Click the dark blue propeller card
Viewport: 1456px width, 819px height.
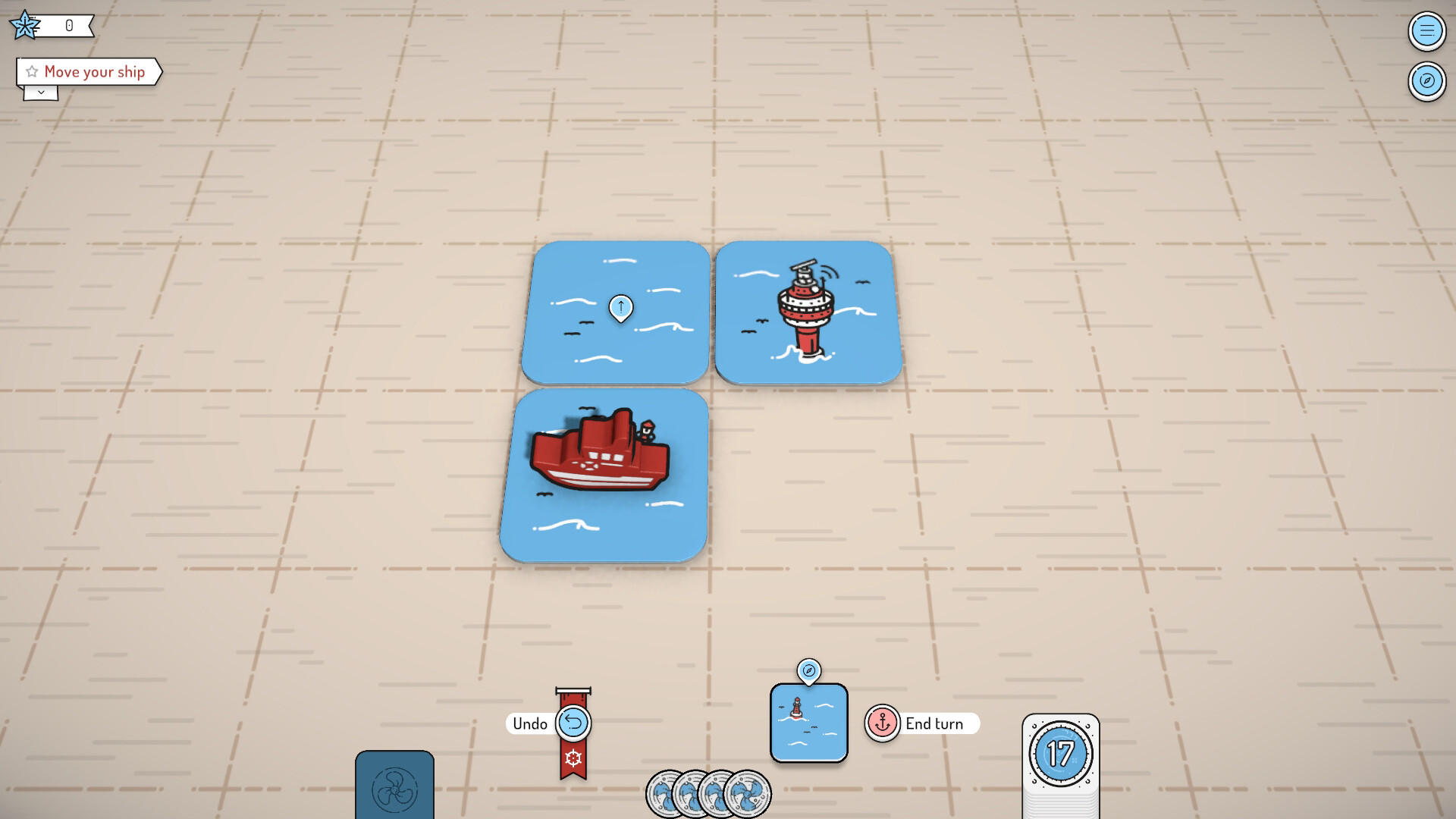point(395,789)
